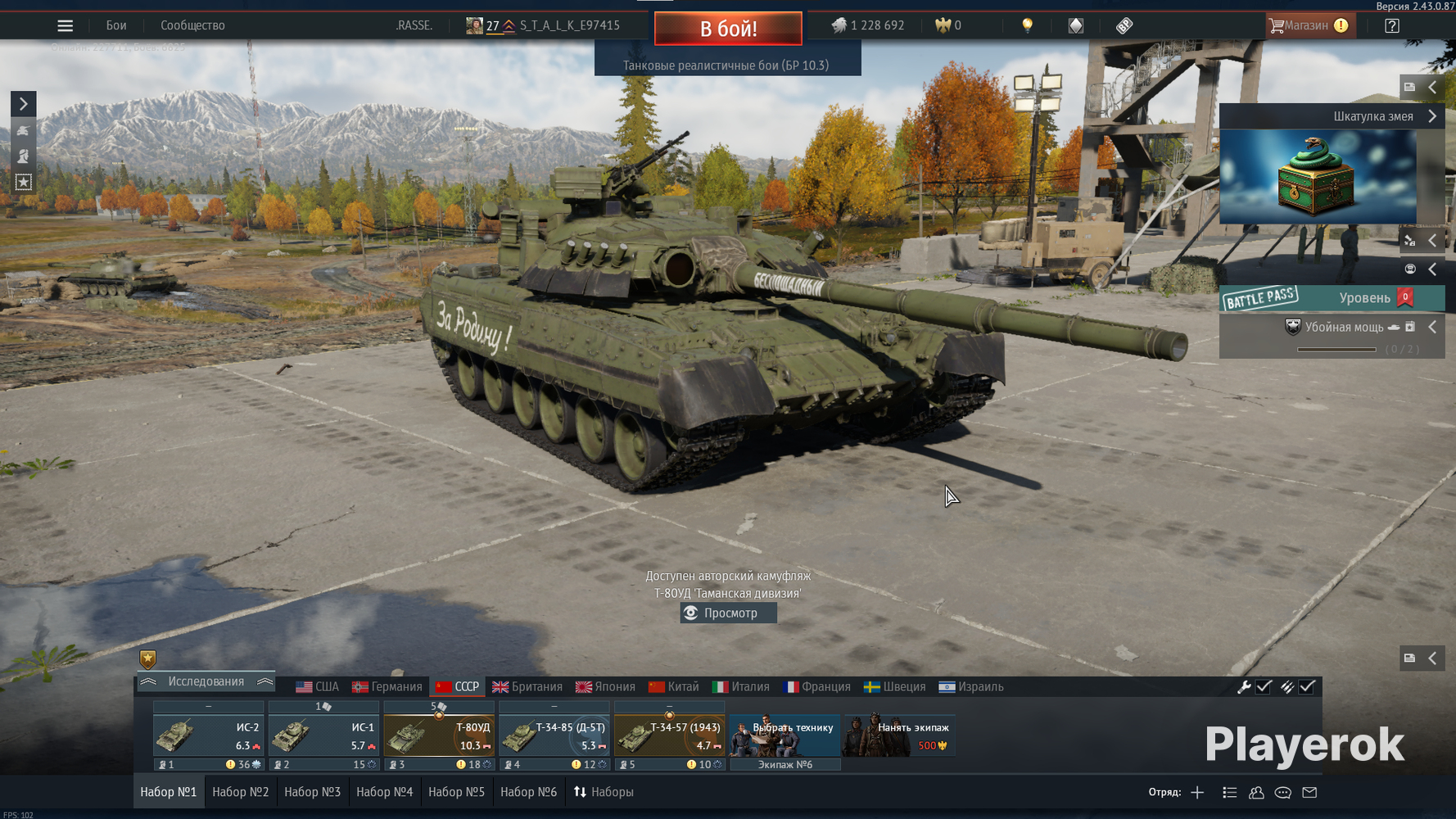Switch to the США nation tab
1456x819 pixels.
(x=317, y=687)
